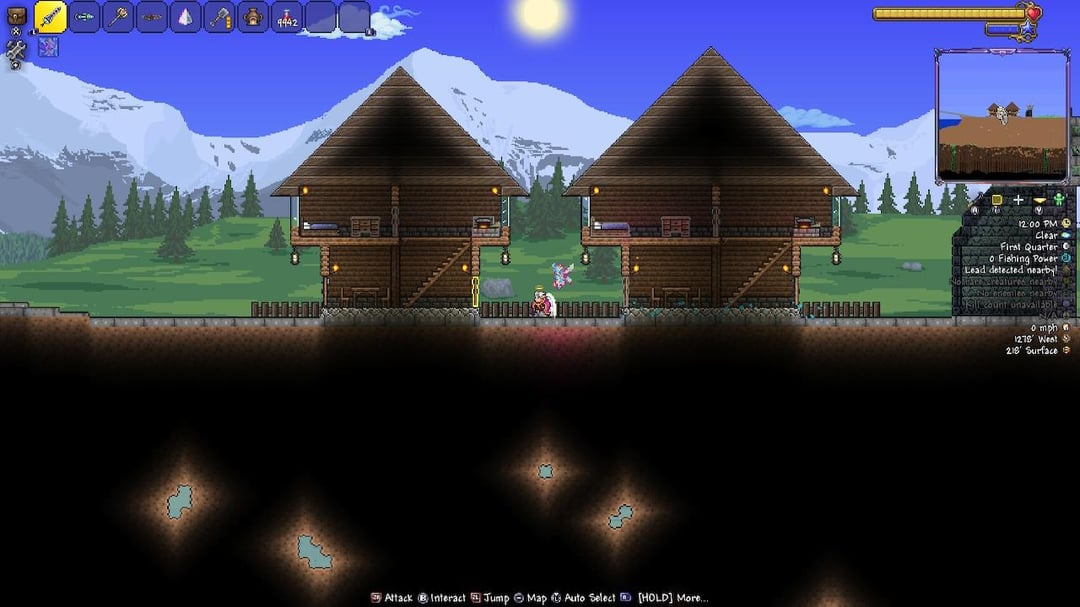This screenshot has width=1080, height=607.
Task: Select the highlighted sword hotbar slot
Action: click(x=51, y=17)
